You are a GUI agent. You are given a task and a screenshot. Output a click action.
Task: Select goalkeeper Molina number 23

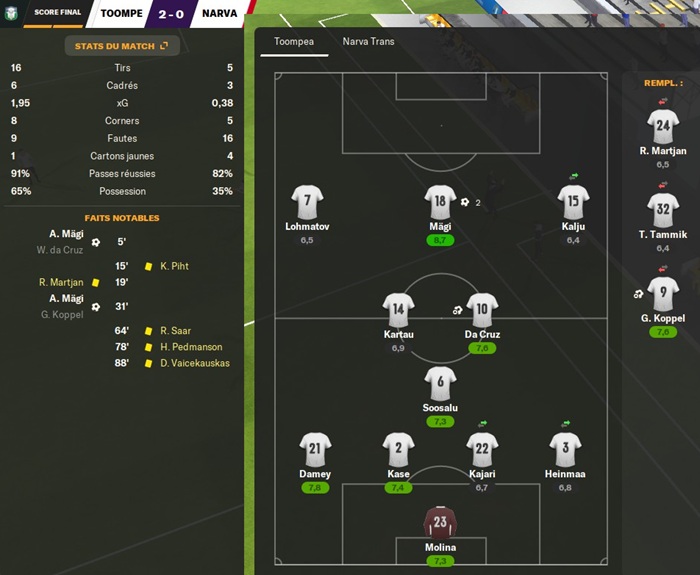click(440, 523)
